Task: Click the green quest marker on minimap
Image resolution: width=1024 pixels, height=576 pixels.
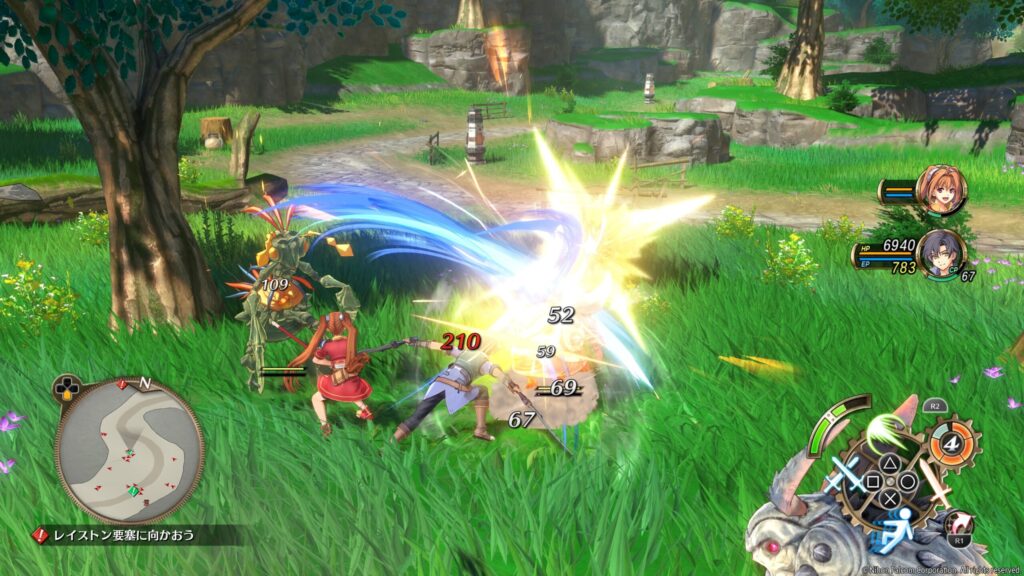Action: tap(133, 490)
